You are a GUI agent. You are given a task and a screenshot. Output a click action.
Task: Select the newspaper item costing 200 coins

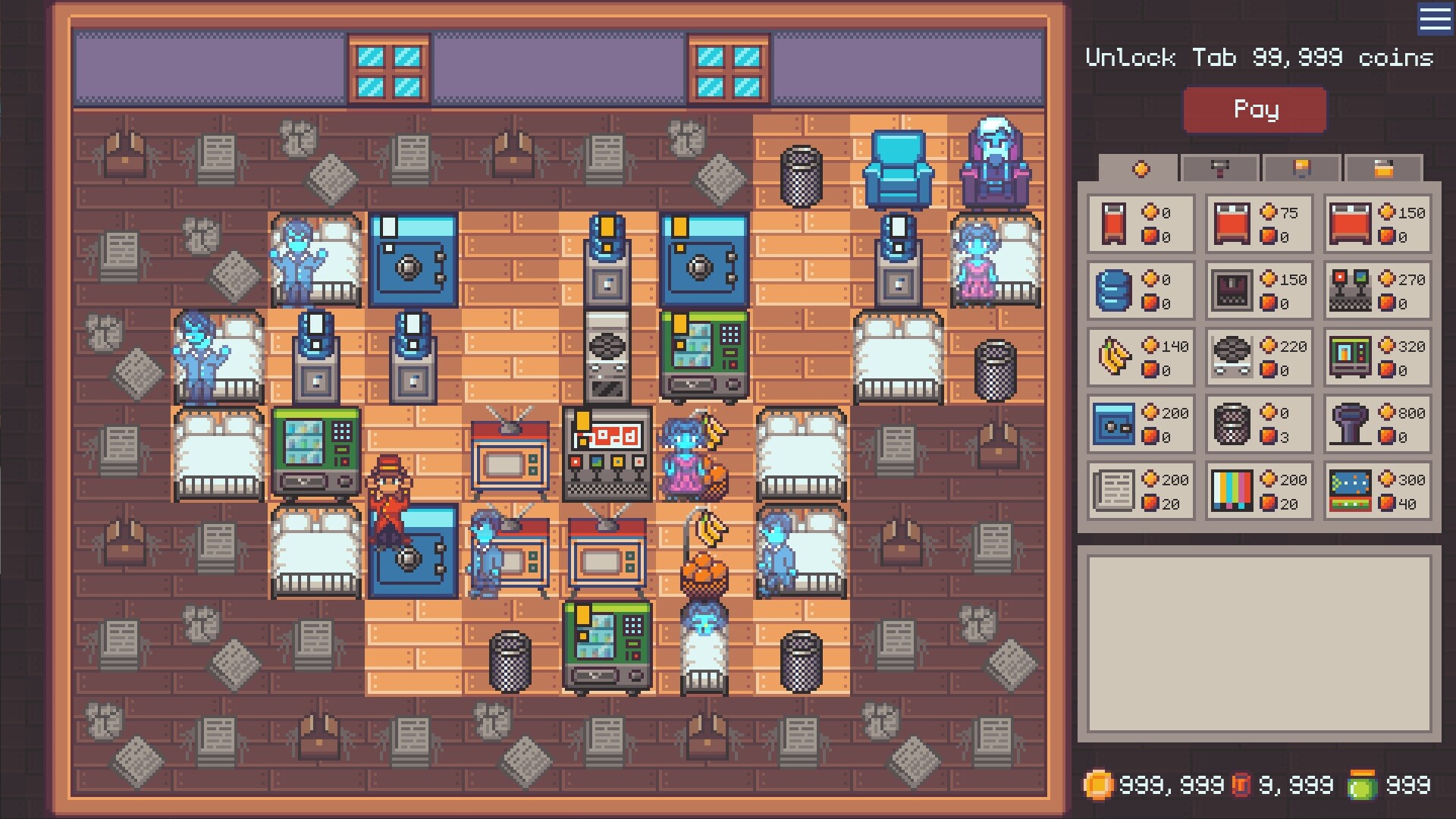(1139, 491)
